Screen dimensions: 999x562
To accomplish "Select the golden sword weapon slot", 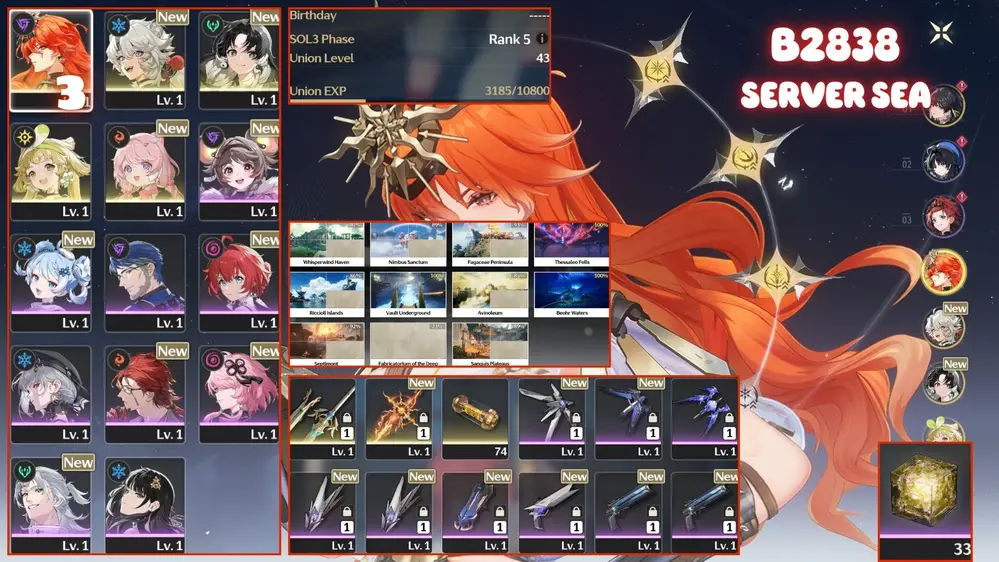I will pyautogui.click(x=323, y=417).
